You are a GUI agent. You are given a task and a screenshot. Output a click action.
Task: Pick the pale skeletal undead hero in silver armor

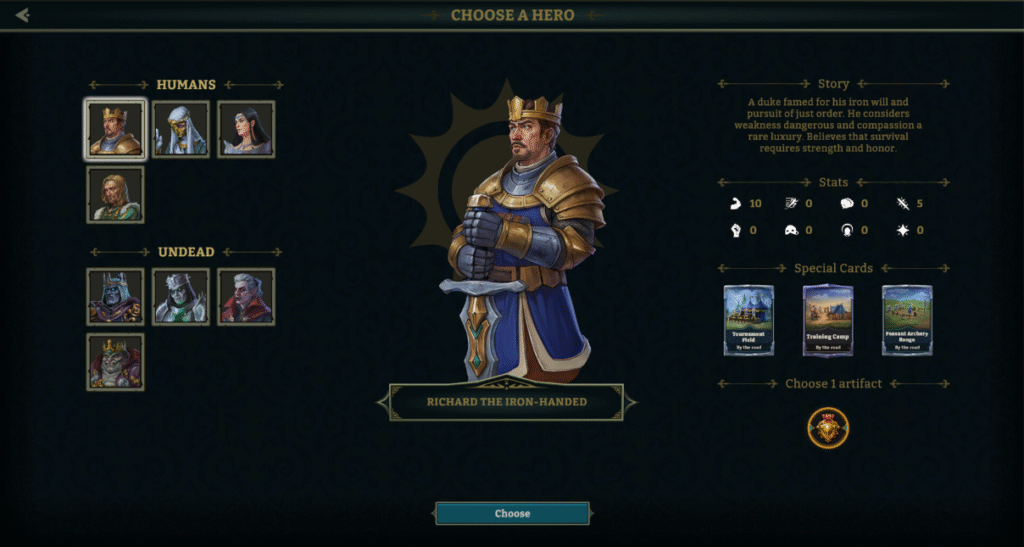click(x=181, y=296)
